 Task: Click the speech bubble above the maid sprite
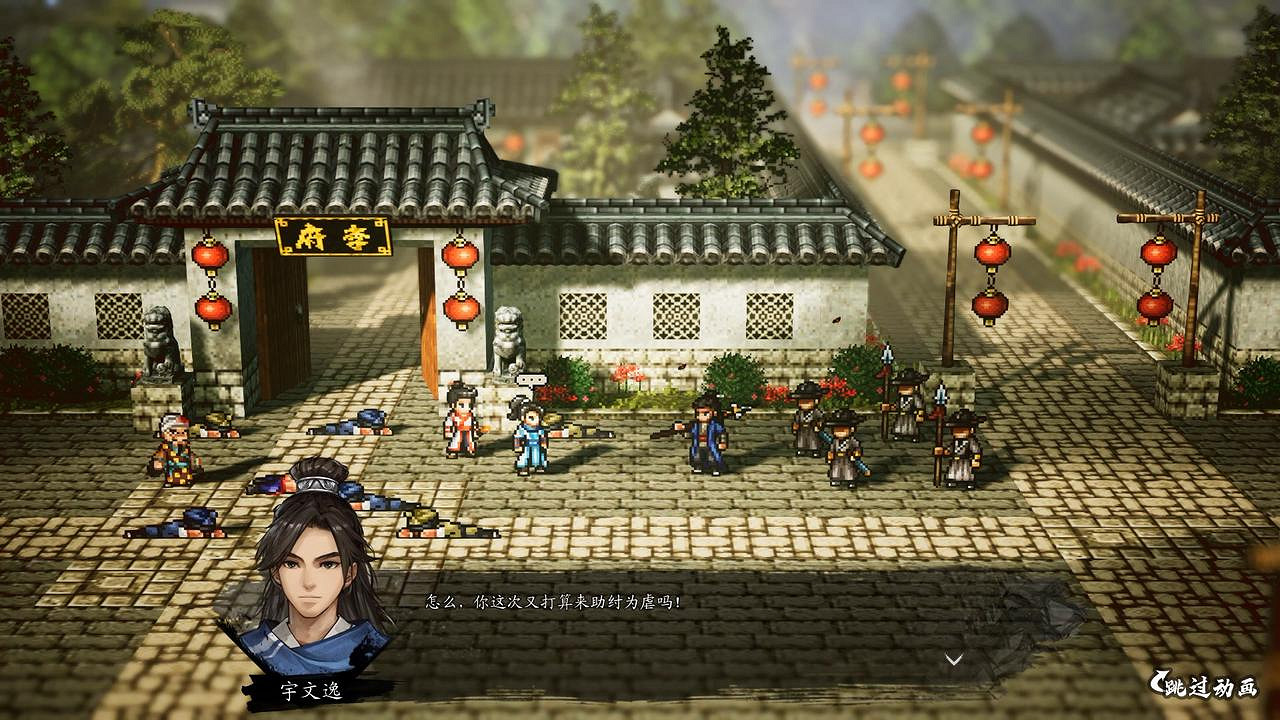point(534,380)
